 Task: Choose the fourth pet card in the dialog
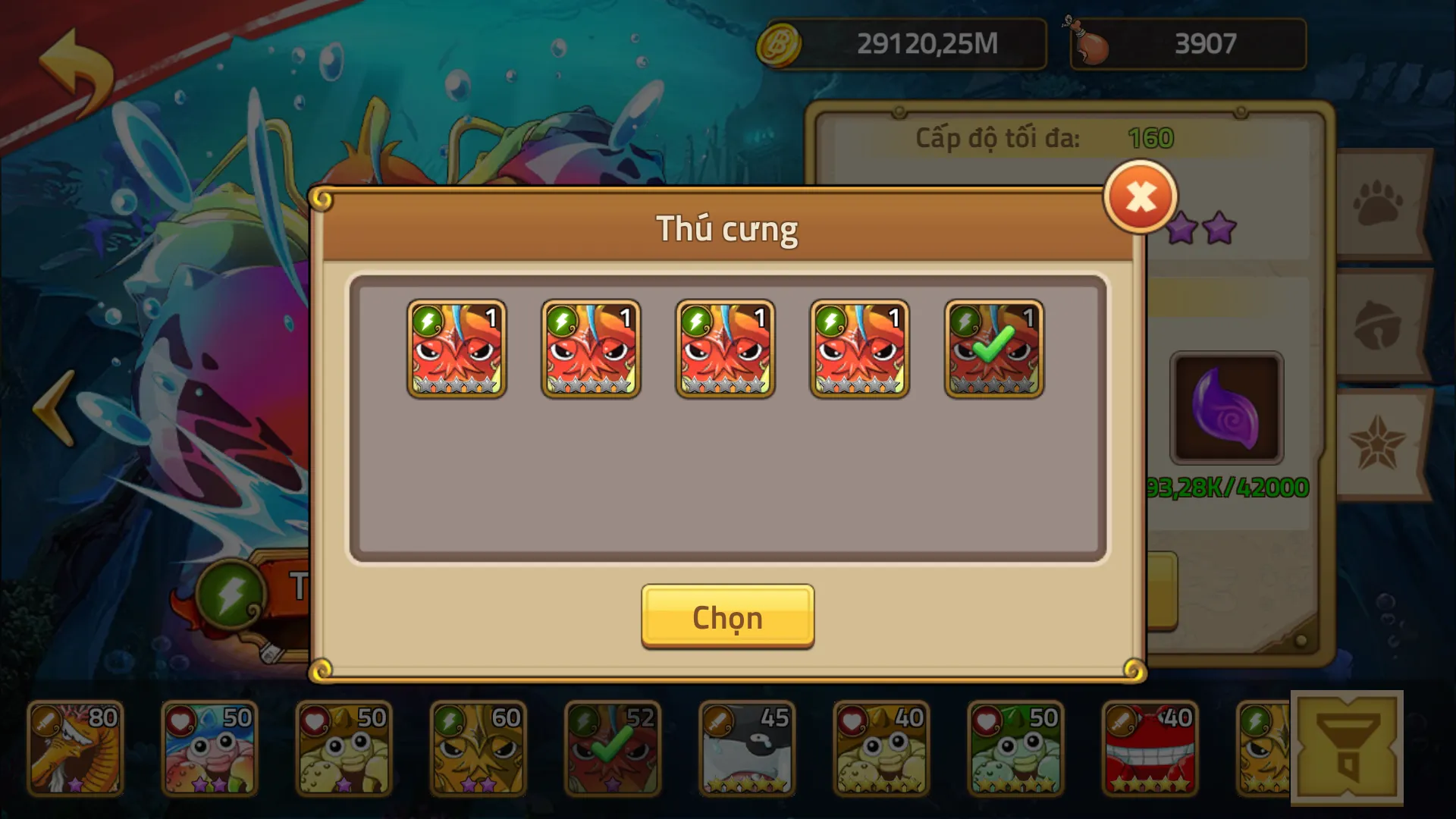pos(859,349)
